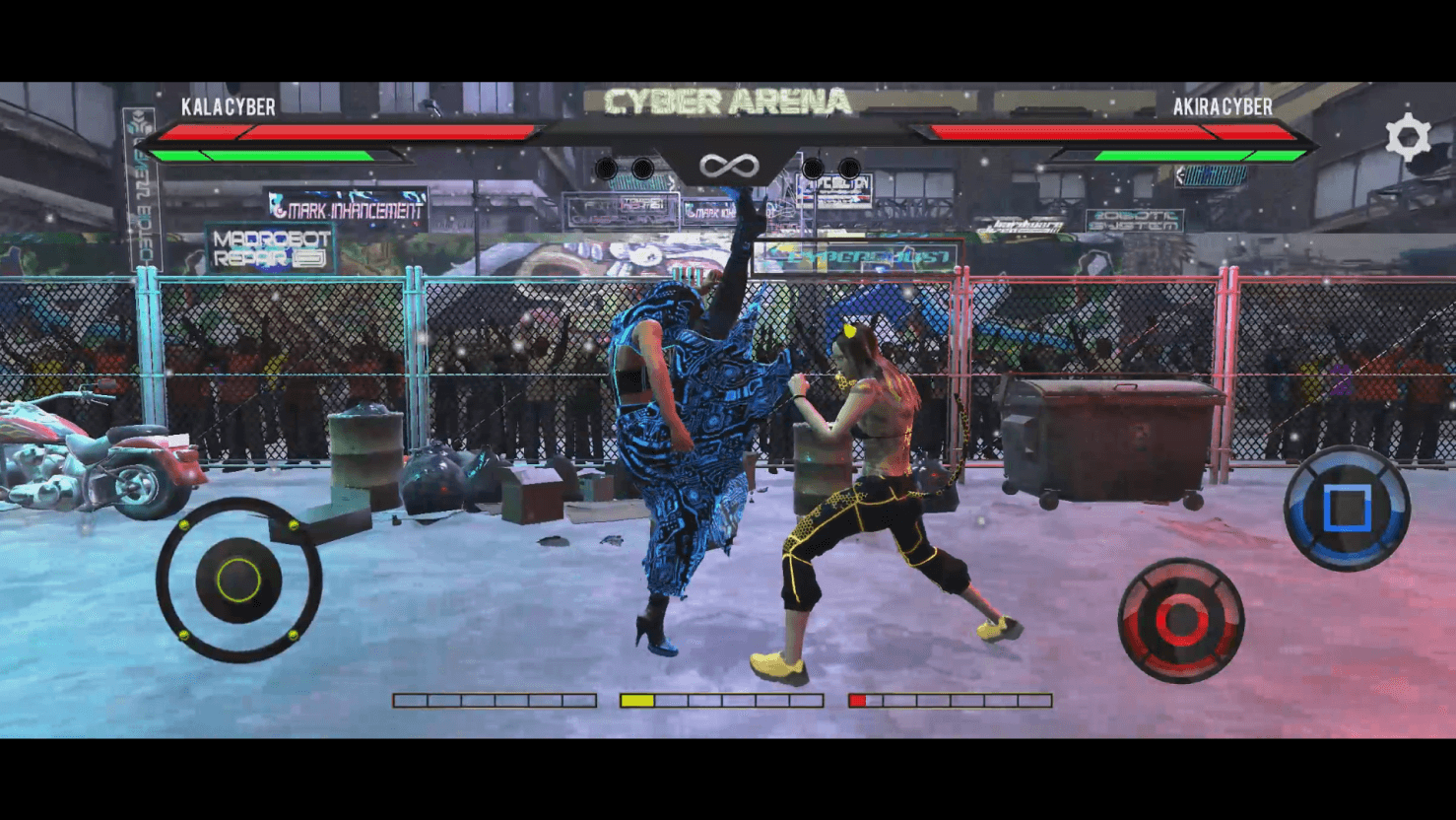
Task: Tap the CYBER ARENA title banner
Action: pyautogui.click(x=726, y=99)
